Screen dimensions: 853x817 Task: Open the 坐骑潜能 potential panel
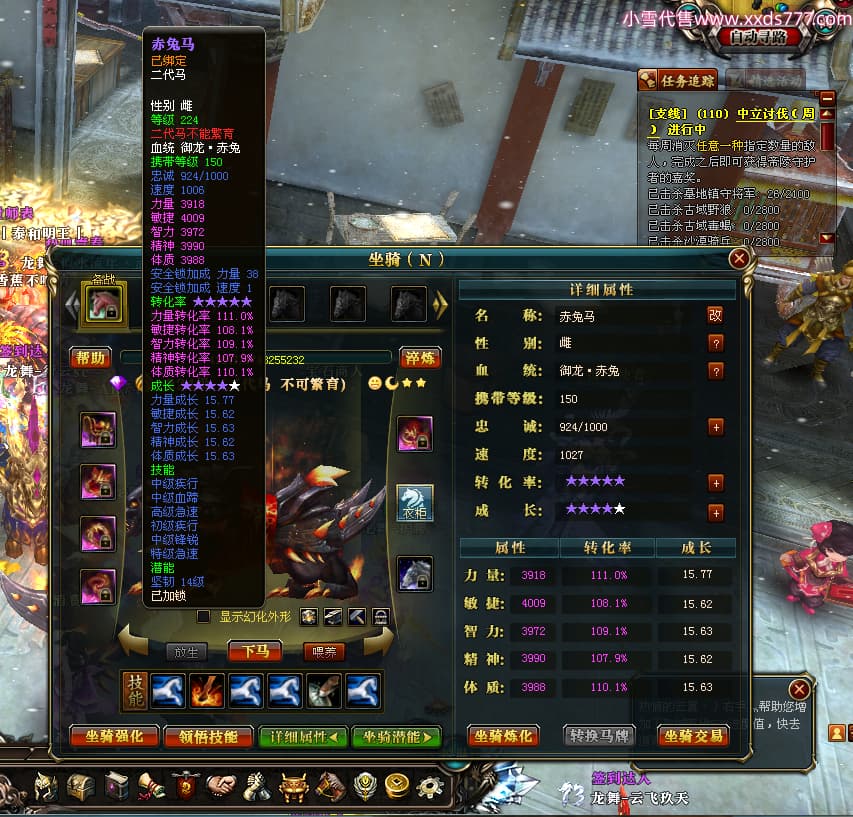[396, 737]
